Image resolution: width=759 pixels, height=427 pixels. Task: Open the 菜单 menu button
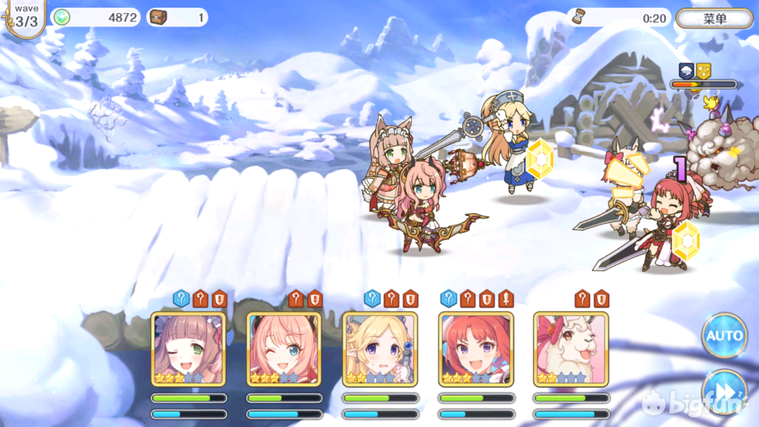714,18
